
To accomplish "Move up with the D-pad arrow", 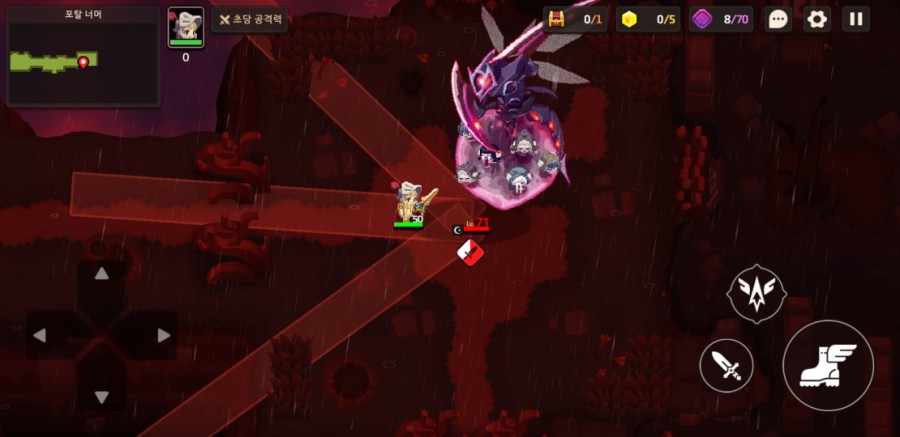I will pos(101,274).
